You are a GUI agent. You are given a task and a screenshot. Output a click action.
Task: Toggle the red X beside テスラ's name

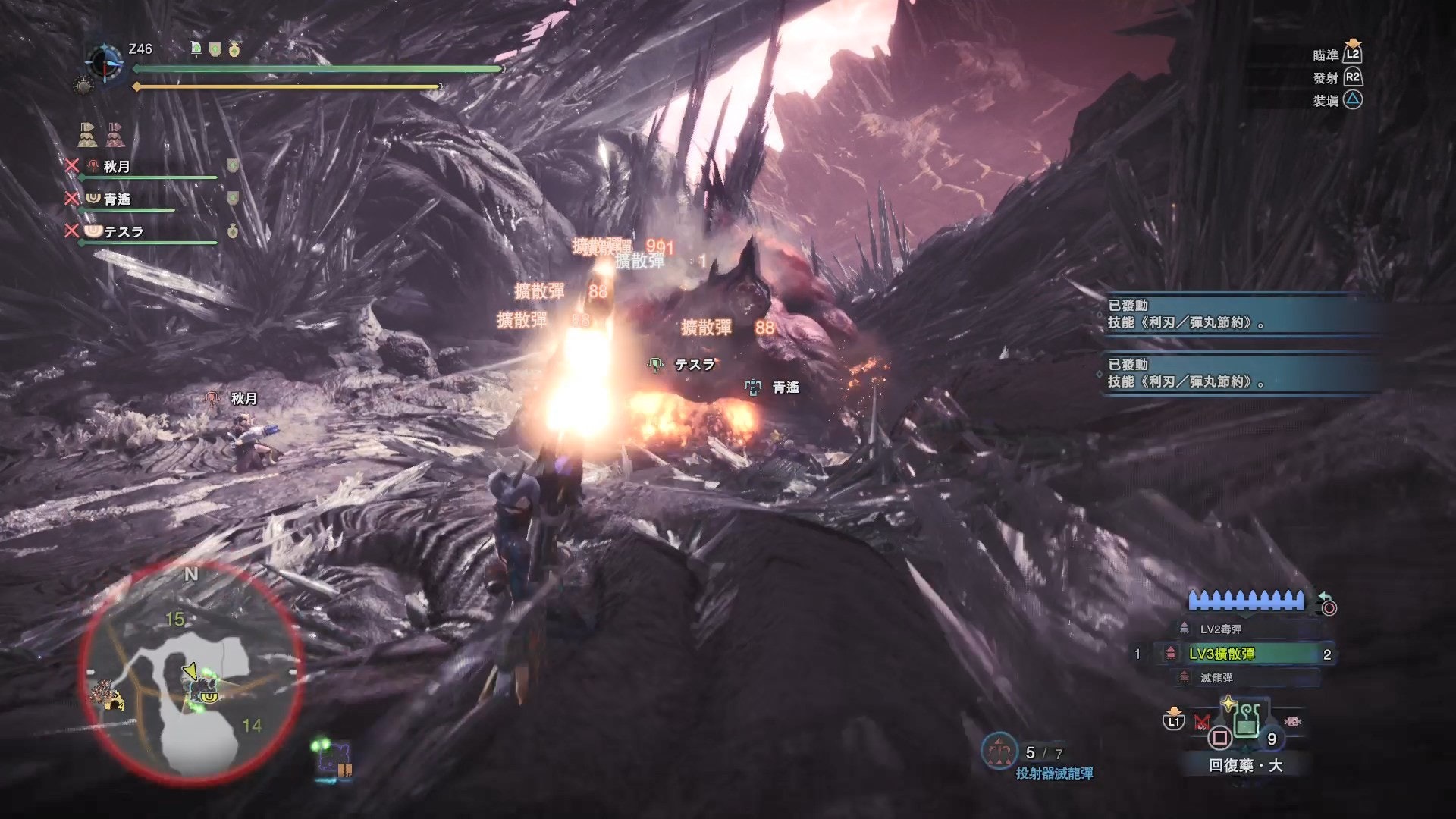click(x=72, y=231)
